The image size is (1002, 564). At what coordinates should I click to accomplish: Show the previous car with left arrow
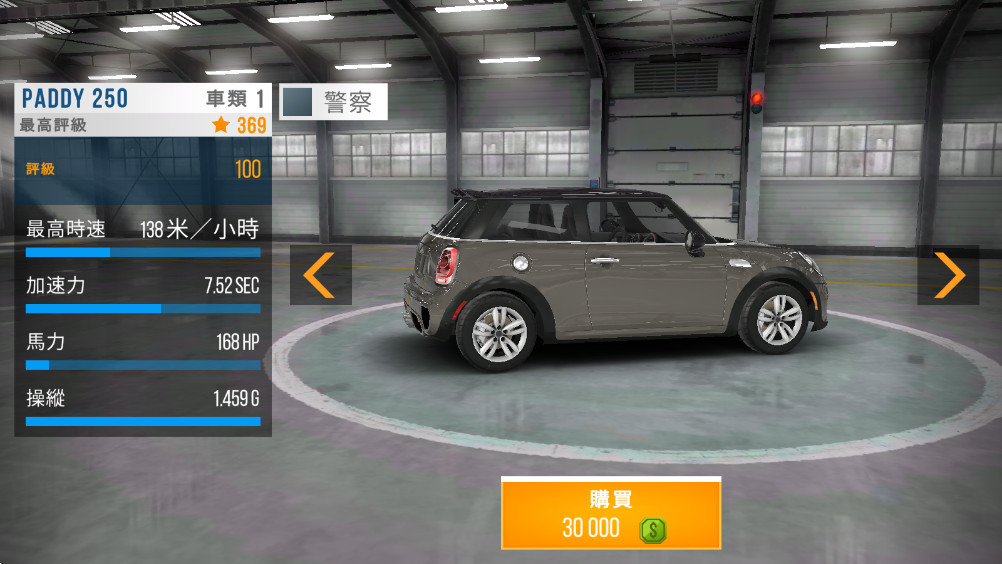coord(320,275)
